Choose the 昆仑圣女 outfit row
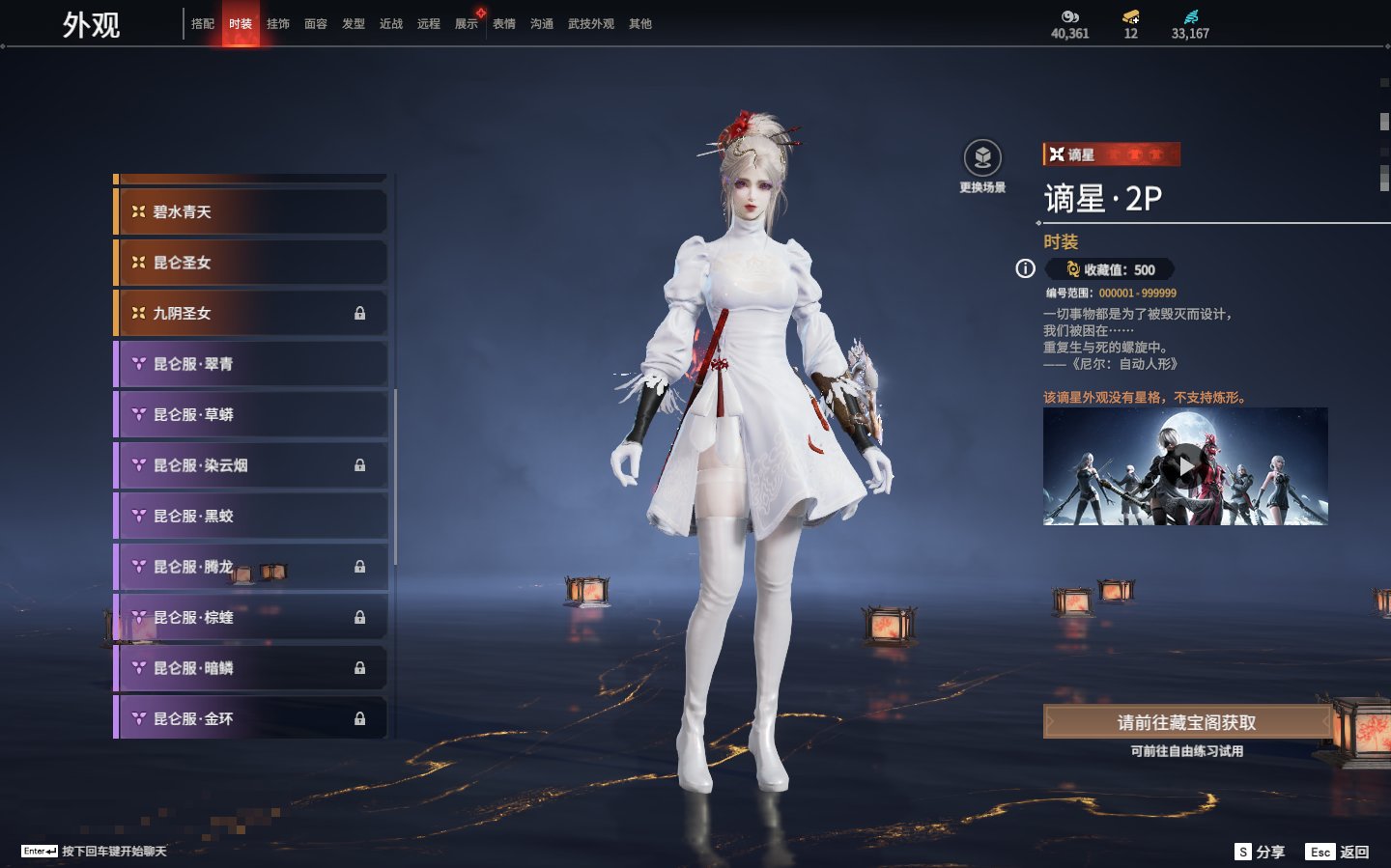This screenshot has width=1391, height=868. (x=251, y=263)
